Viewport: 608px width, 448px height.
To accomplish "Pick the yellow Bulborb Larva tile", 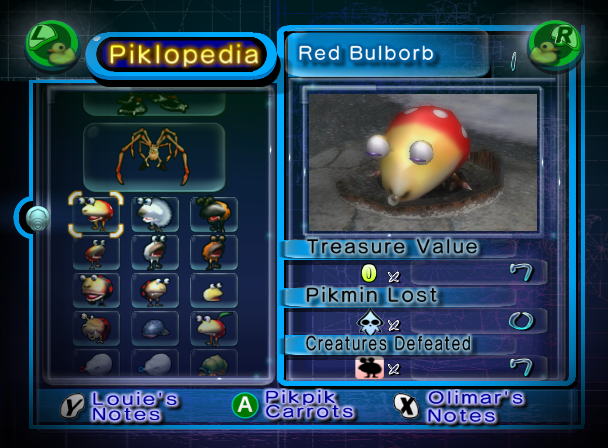I will (214, 290).
